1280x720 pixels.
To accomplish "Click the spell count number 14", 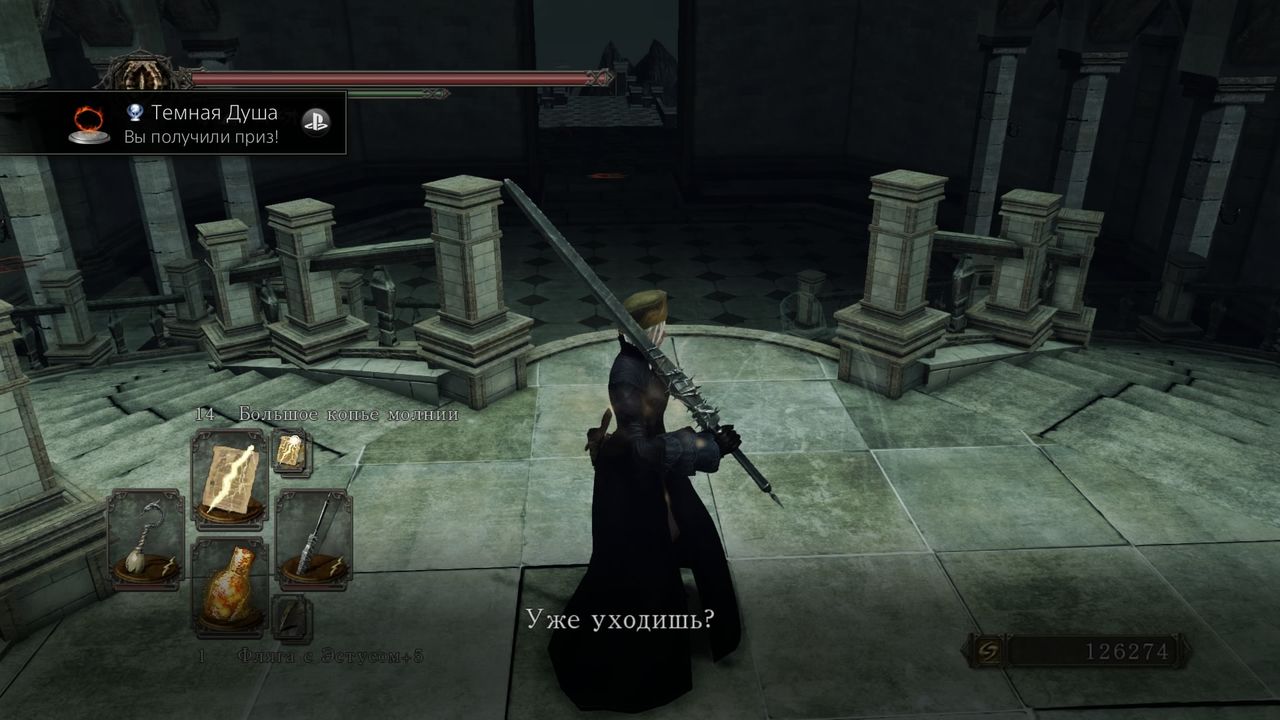I will 205,414.
